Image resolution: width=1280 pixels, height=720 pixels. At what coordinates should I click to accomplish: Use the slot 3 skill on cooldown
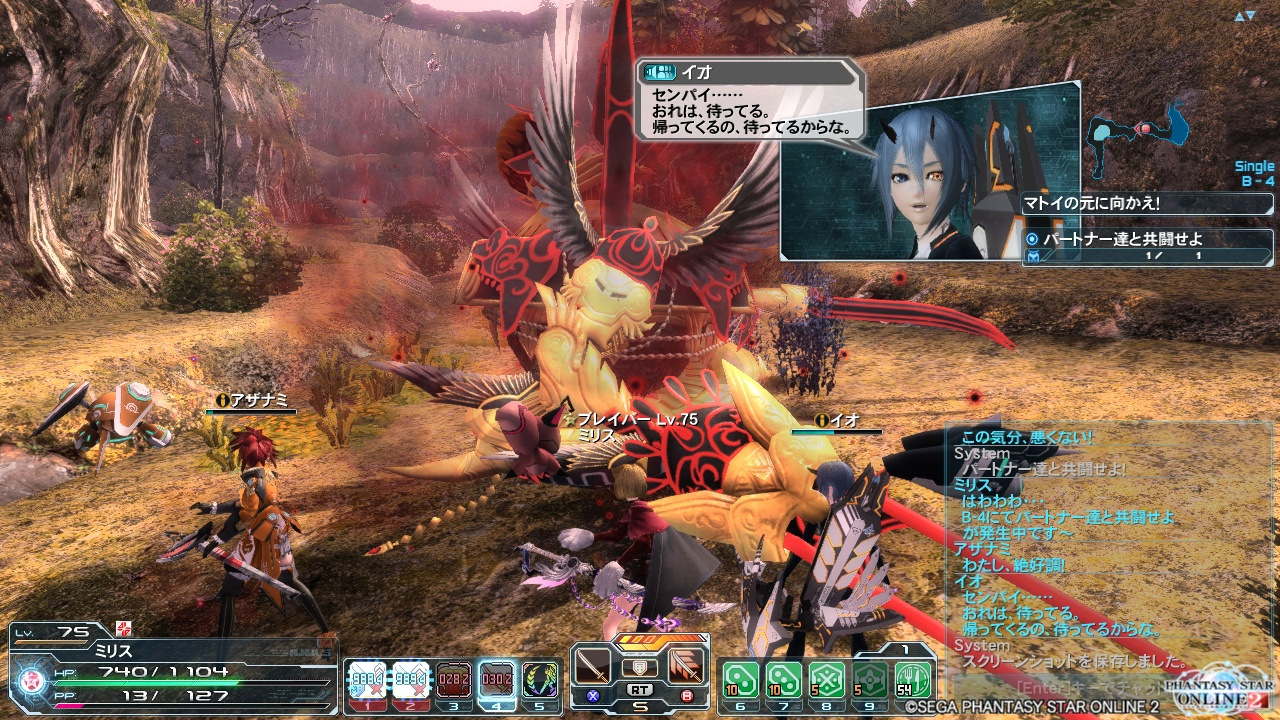click(x=454, y=681)
